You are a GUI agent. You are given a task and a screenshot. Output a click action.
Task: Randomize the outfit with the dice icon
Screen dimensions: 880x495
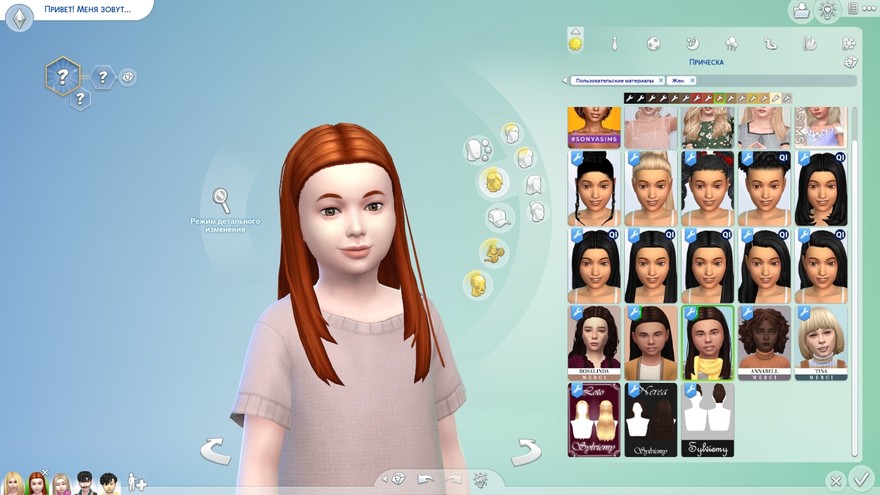pyautogui.click(x=849, y=62)
